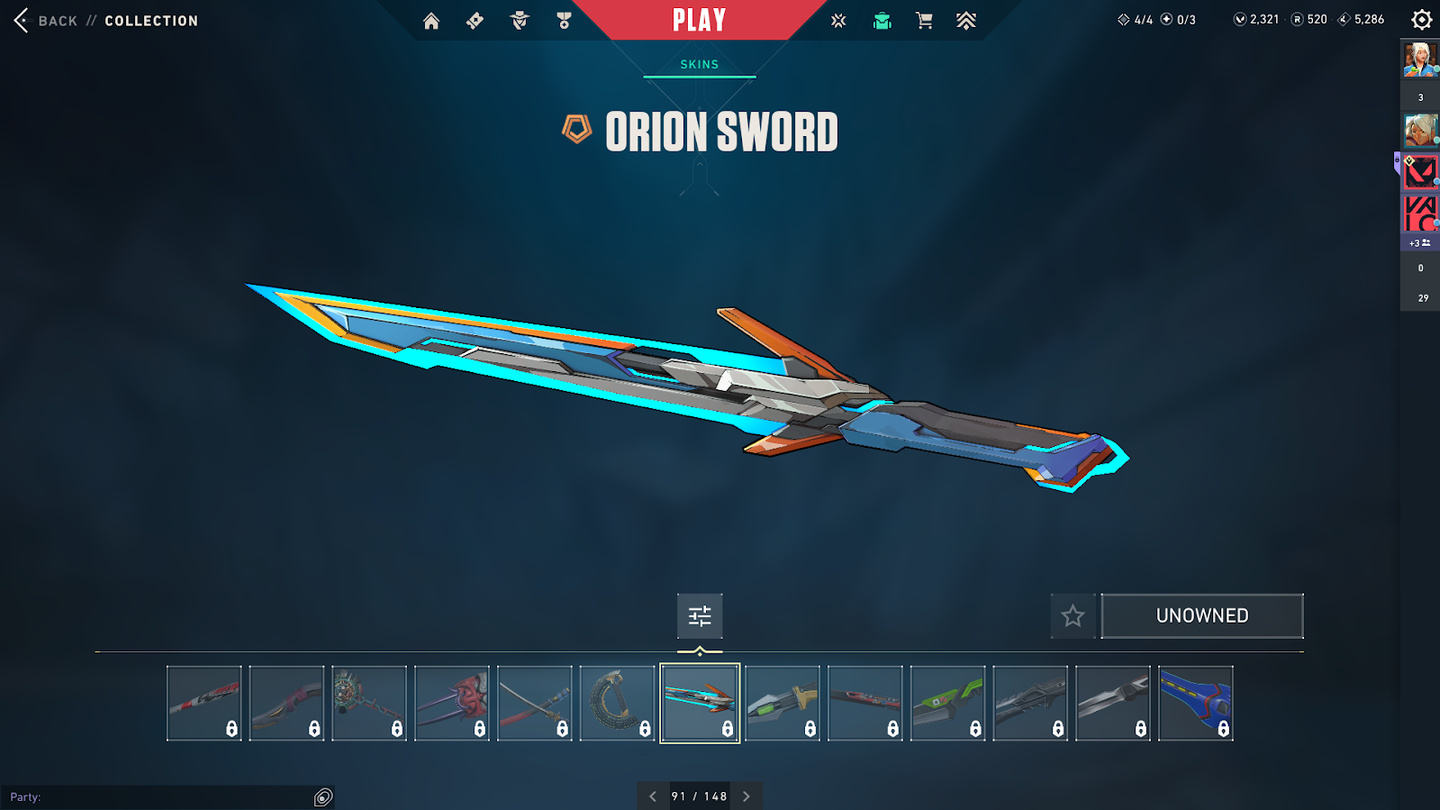
Task: Choose the green and black knife thumbnail
Action: [948, 703]
